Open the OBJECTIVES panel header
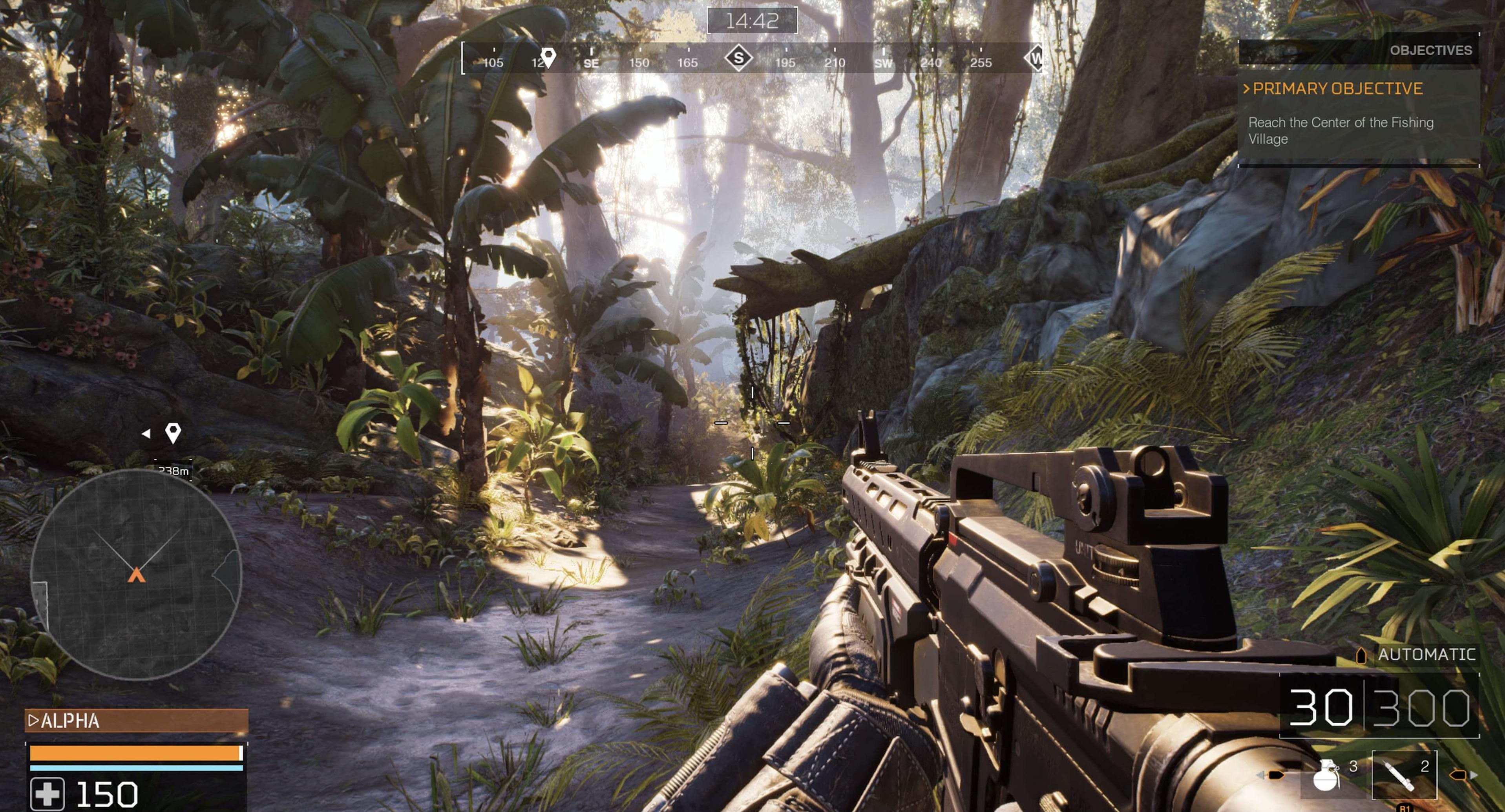Screen dimensions: 1505x812 pyautogui.click(x=1430, y=50)
